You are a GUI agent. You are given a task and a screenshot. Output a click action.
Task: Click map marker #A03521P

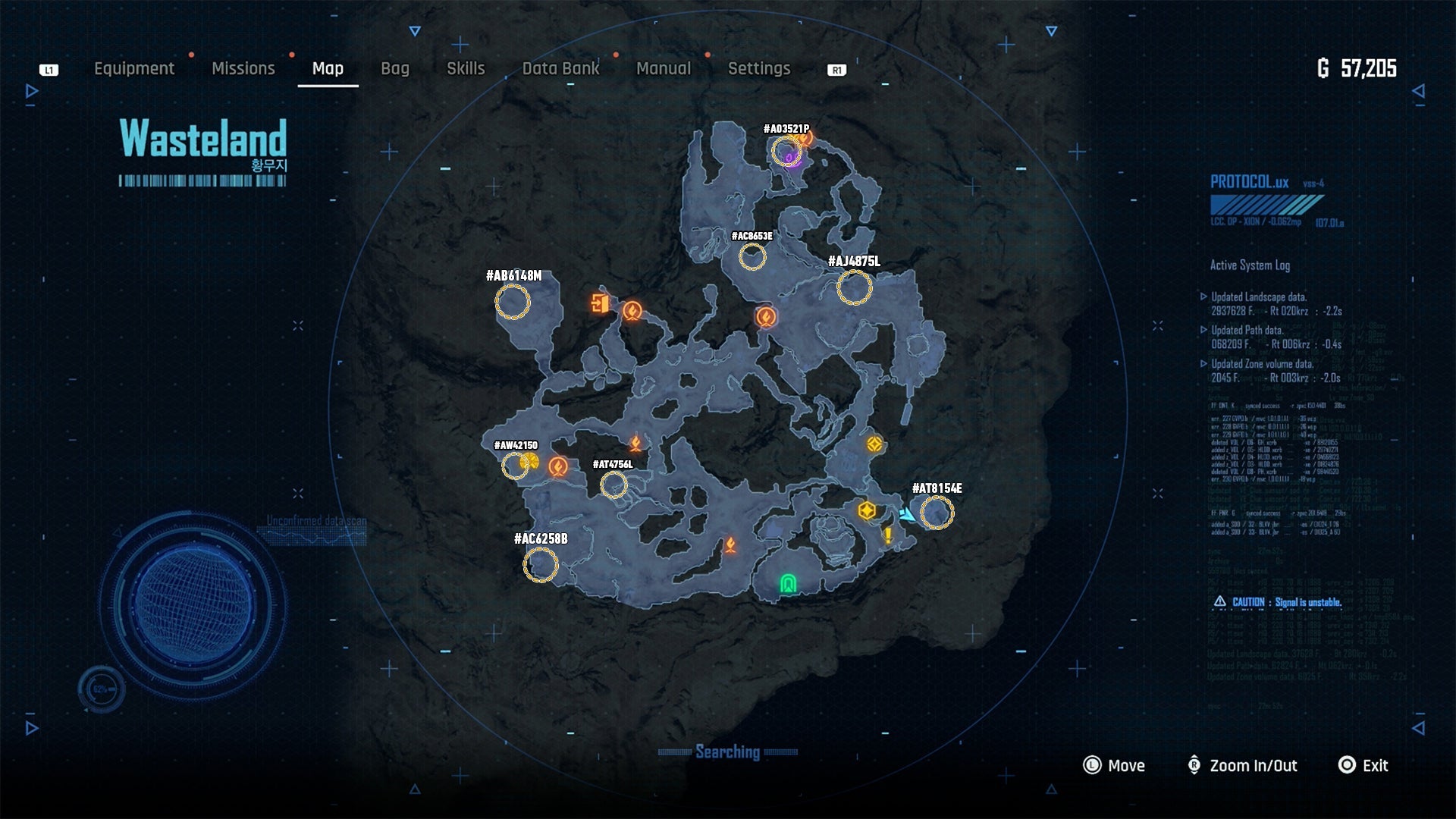point(786,152)
